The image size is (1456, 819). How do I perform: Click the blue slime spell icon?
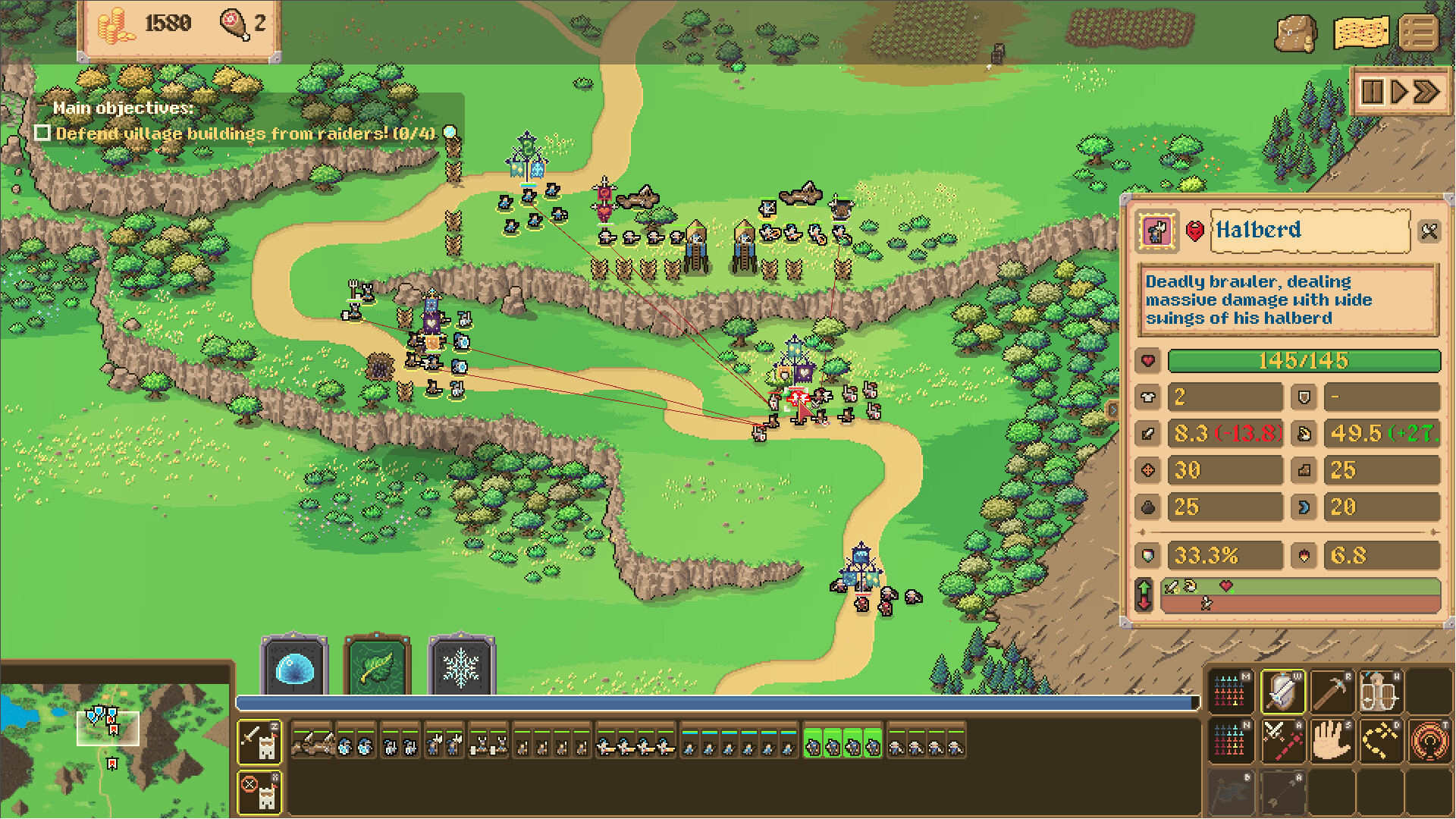point(294,669)
